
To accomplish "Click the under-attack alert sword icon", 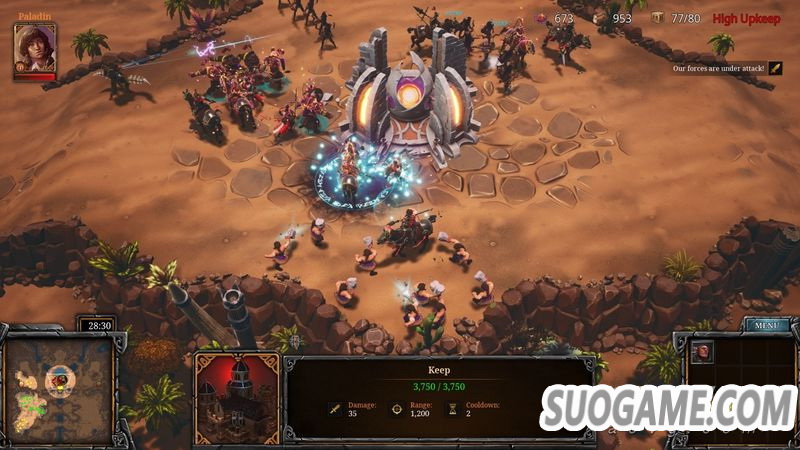I will point(774,68).
